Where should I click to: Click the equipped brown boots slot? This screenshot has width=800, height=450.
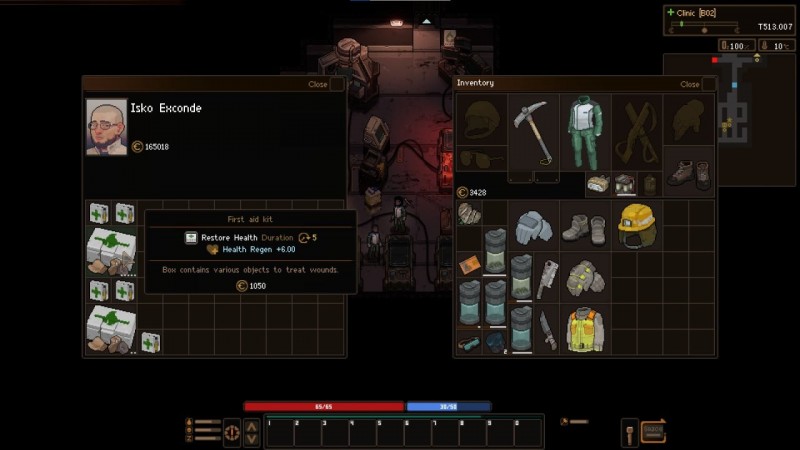pos(689,173)
